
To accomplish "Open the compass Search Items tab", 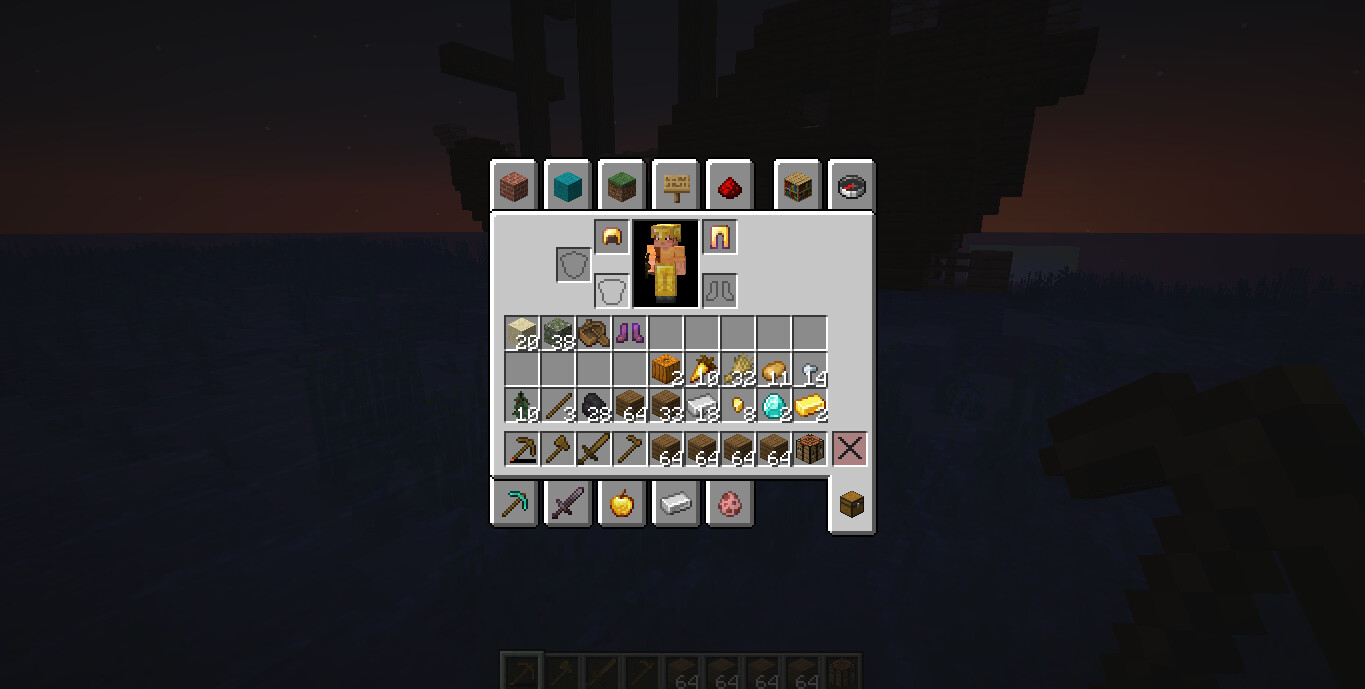I will click(852, 186).
